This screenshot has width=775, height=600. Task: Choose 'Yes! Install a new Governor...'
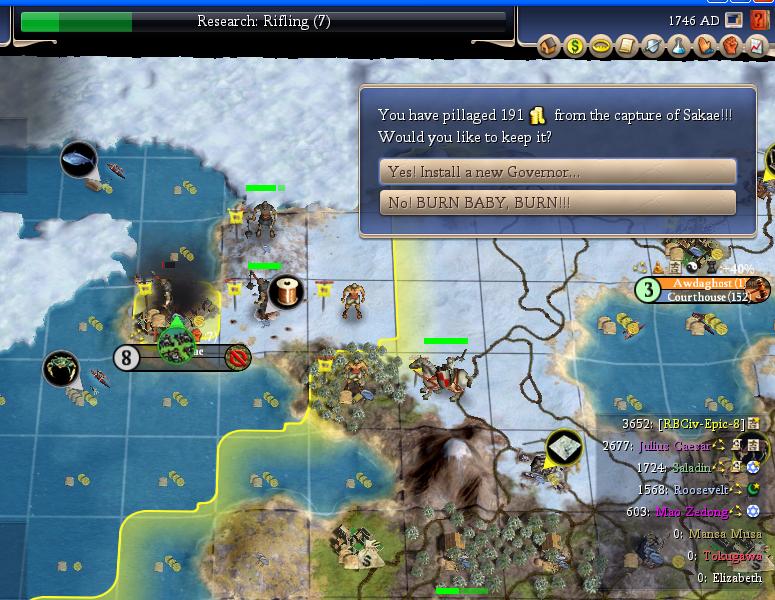pos(558,171)
